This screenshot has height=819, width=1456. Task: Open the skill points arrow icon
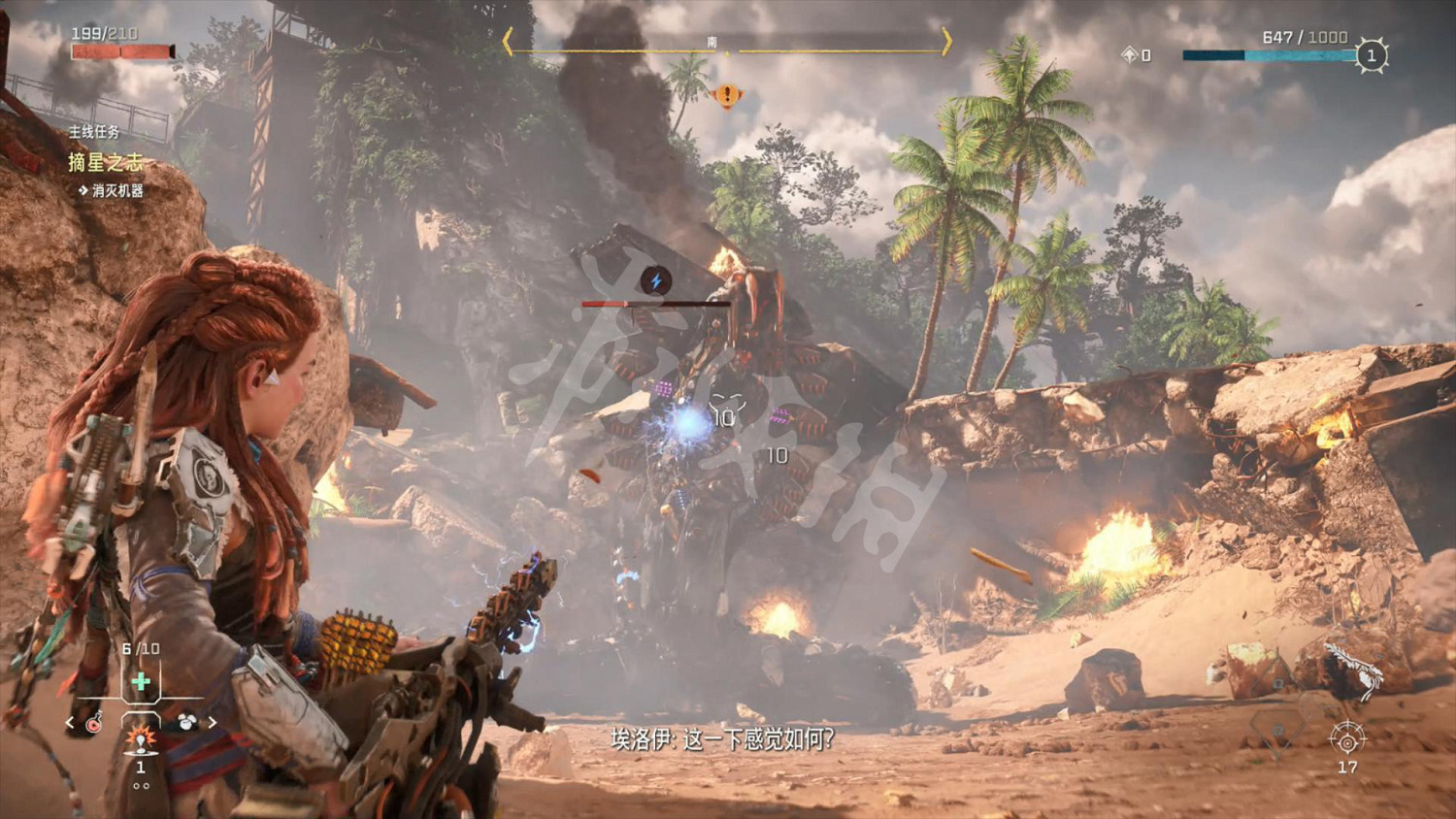[1129, 55]
